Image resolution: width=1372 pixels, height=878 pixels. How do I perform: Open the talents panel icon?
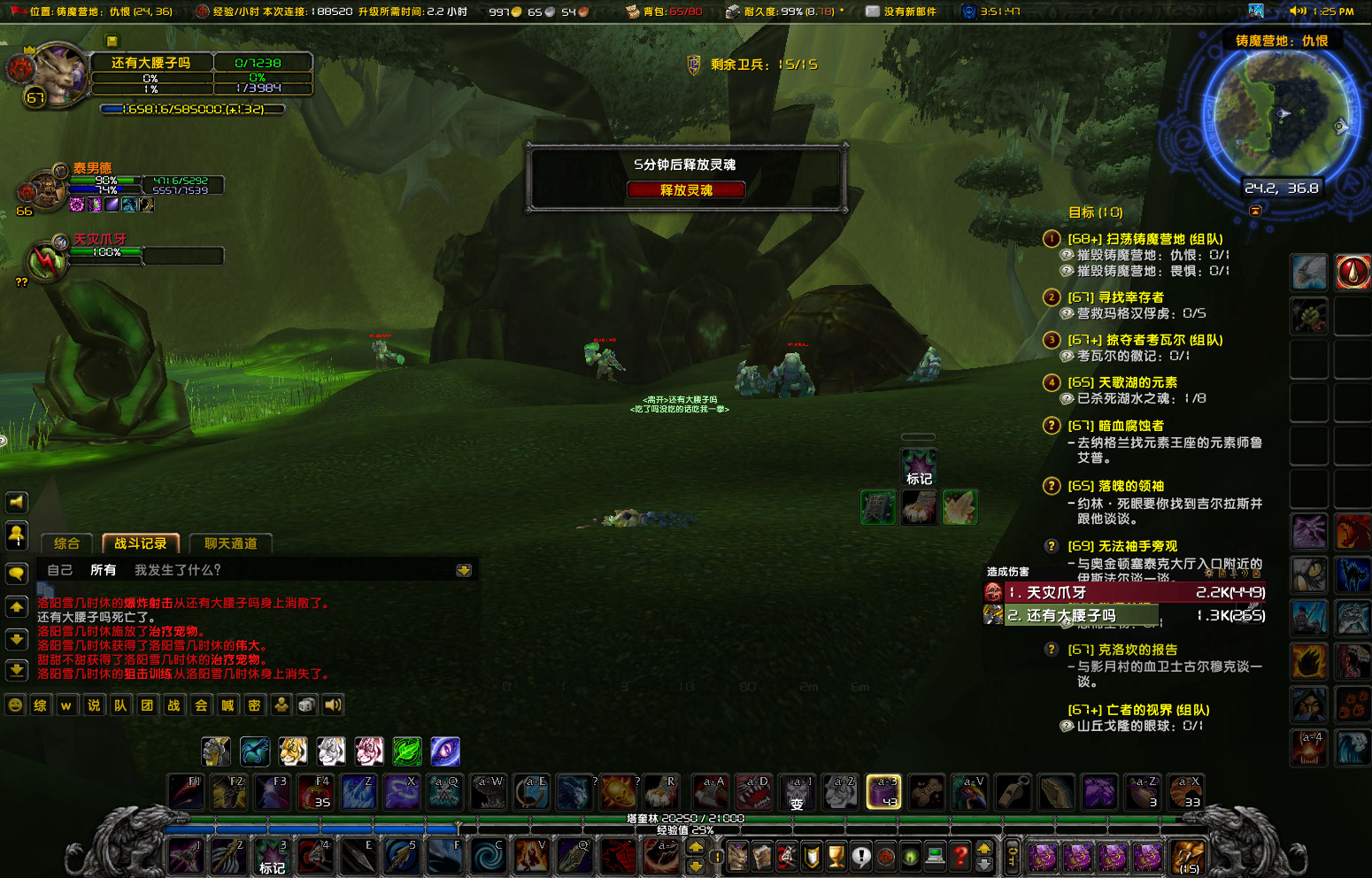[788, 855]
